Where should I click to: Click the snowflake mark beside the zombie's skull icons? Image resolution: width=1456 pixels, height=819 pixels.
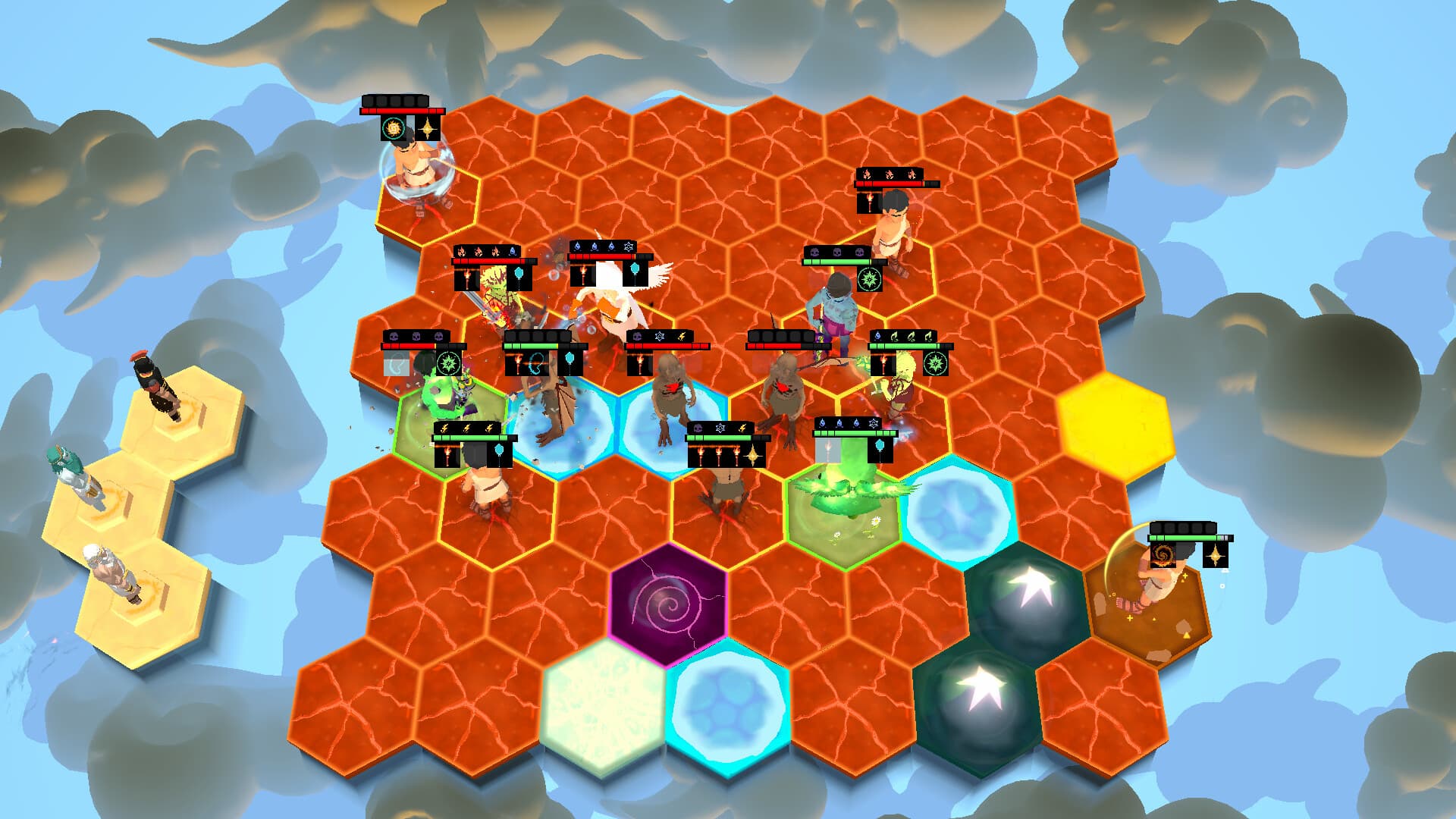coord(660,335)
